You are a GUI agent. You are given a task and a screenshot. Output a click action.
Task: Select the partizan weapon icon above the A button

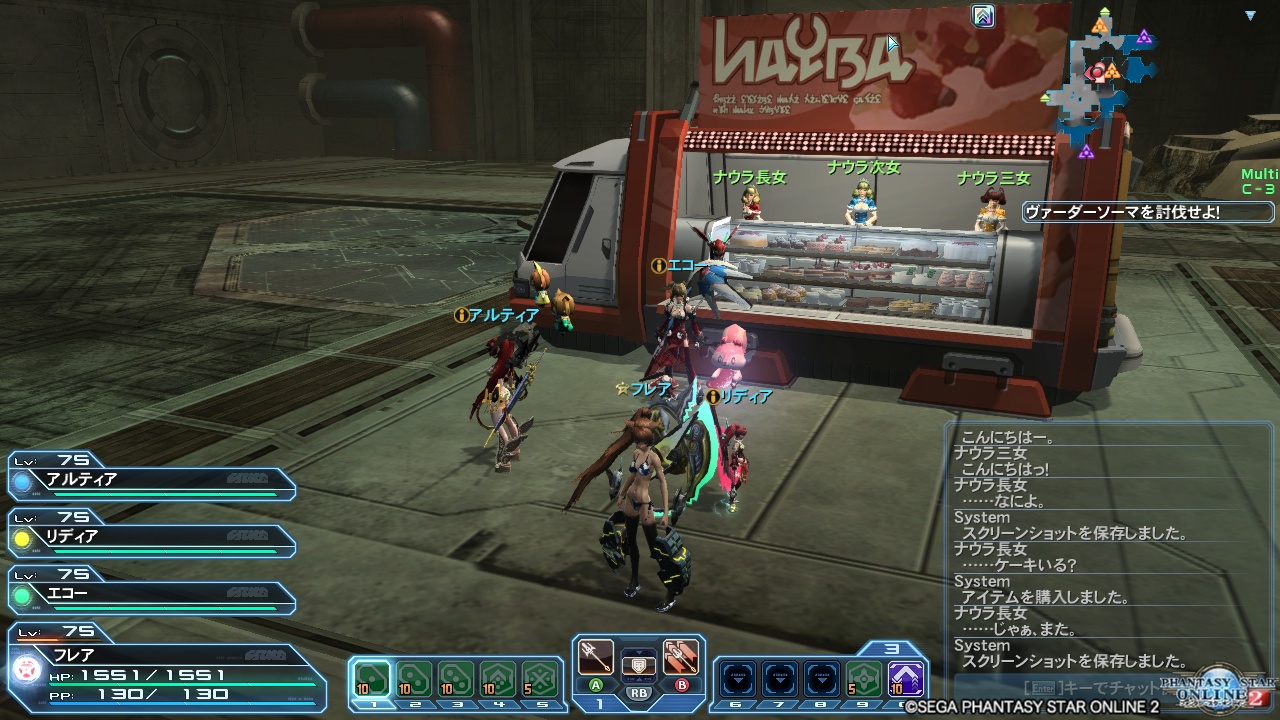(x=595, y=657)
